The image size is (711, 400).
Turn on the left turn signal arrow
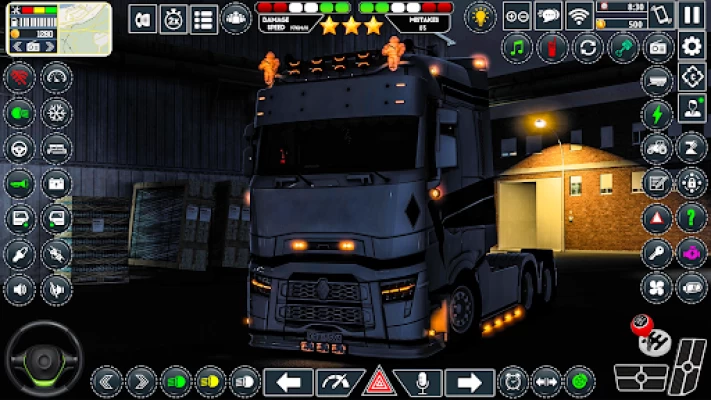(x=288, y=381)
